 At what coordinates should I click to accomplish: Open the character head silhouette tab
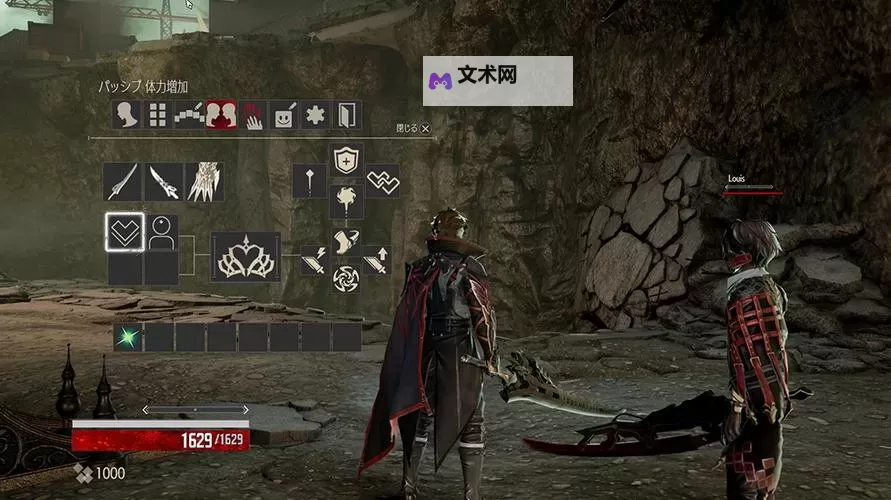coord(126,115)
